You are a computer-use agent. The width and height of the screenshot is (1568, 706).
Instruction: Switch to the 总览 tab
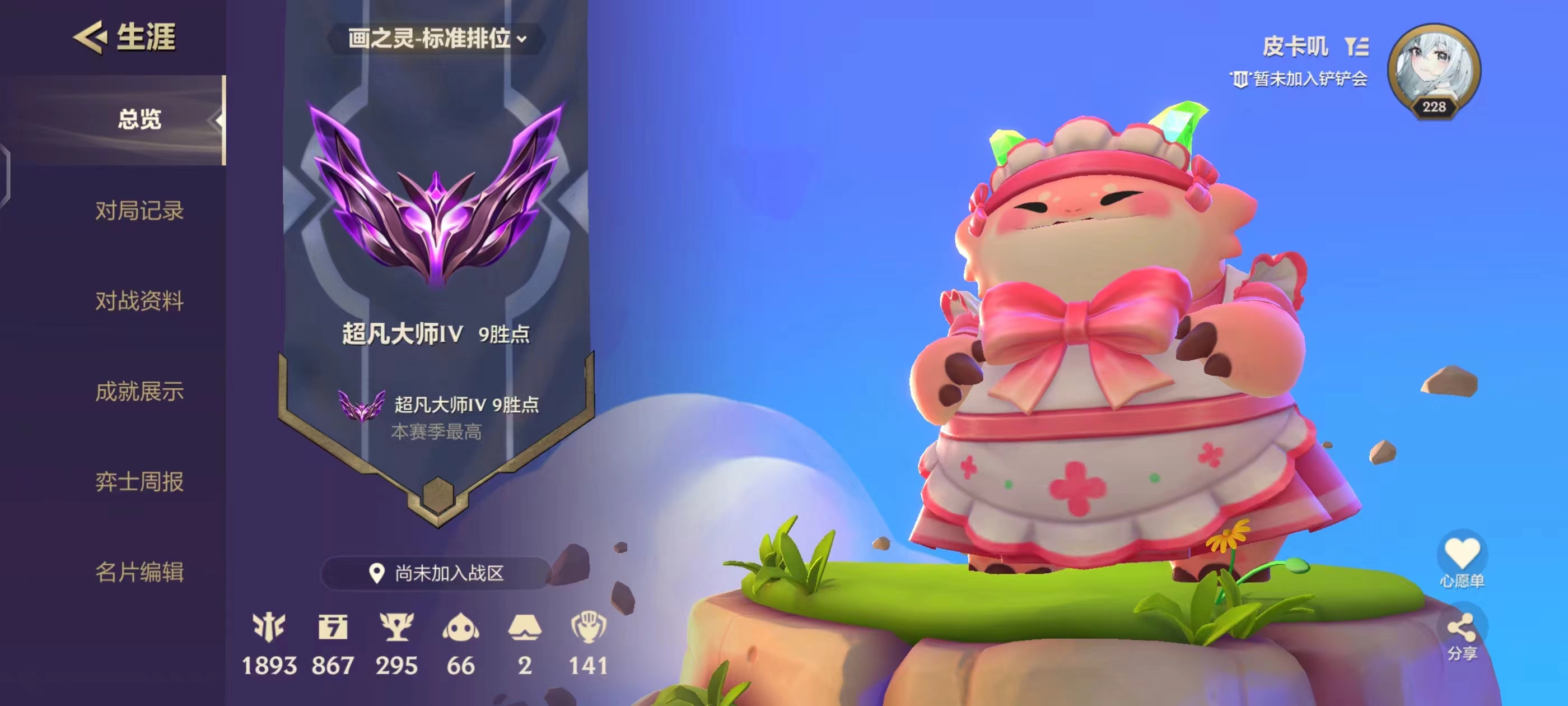pyautogui.click(x=139, y=119)
